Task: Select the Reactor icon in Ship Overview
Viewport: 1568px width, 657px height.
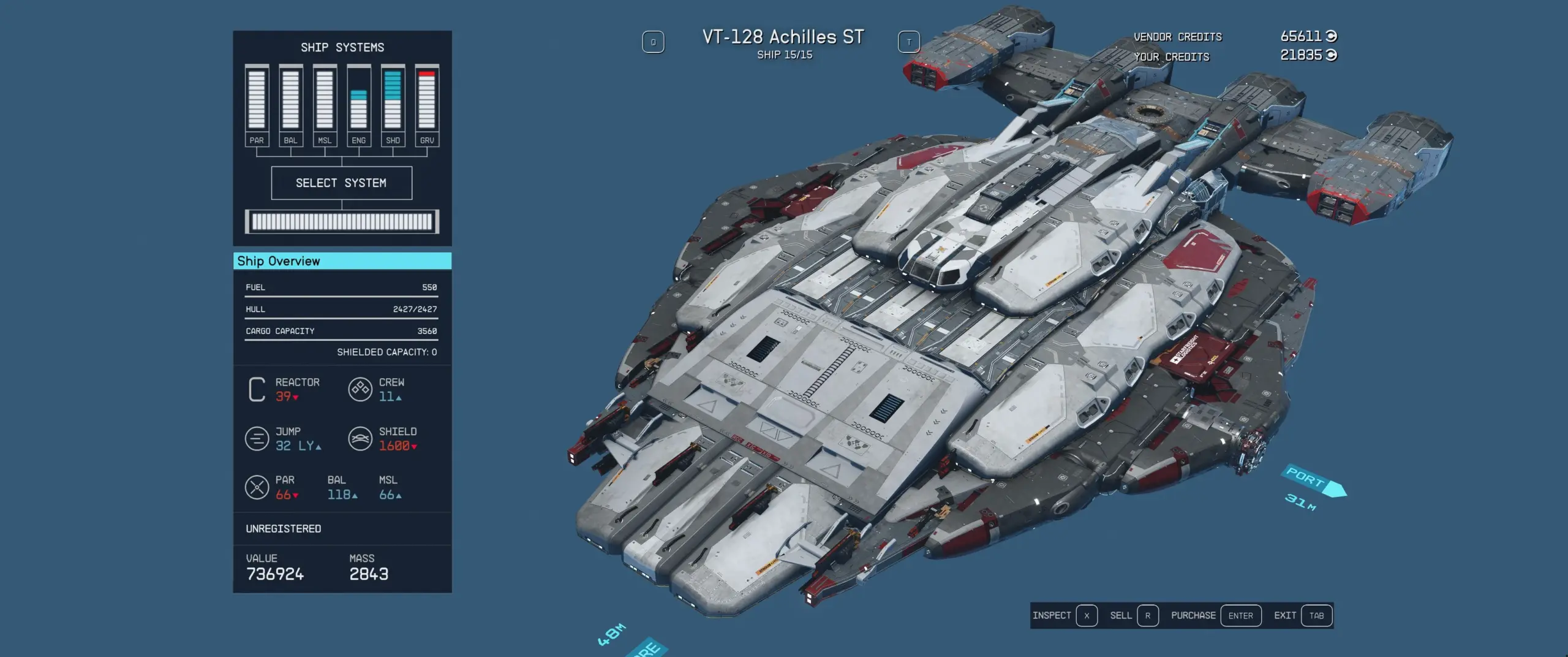Action: tap(257, 389)
